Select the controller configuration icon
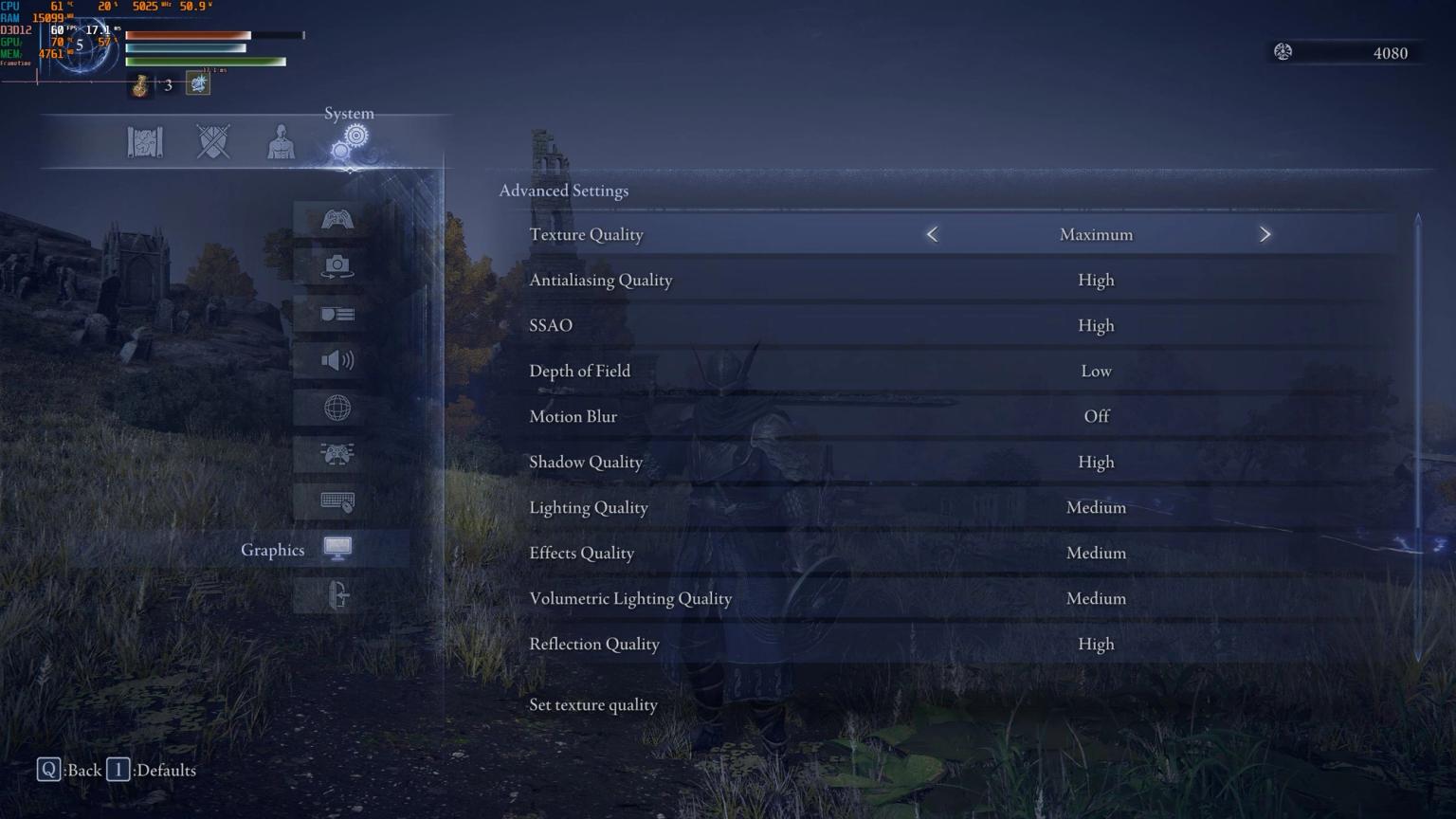 point(338,454)
